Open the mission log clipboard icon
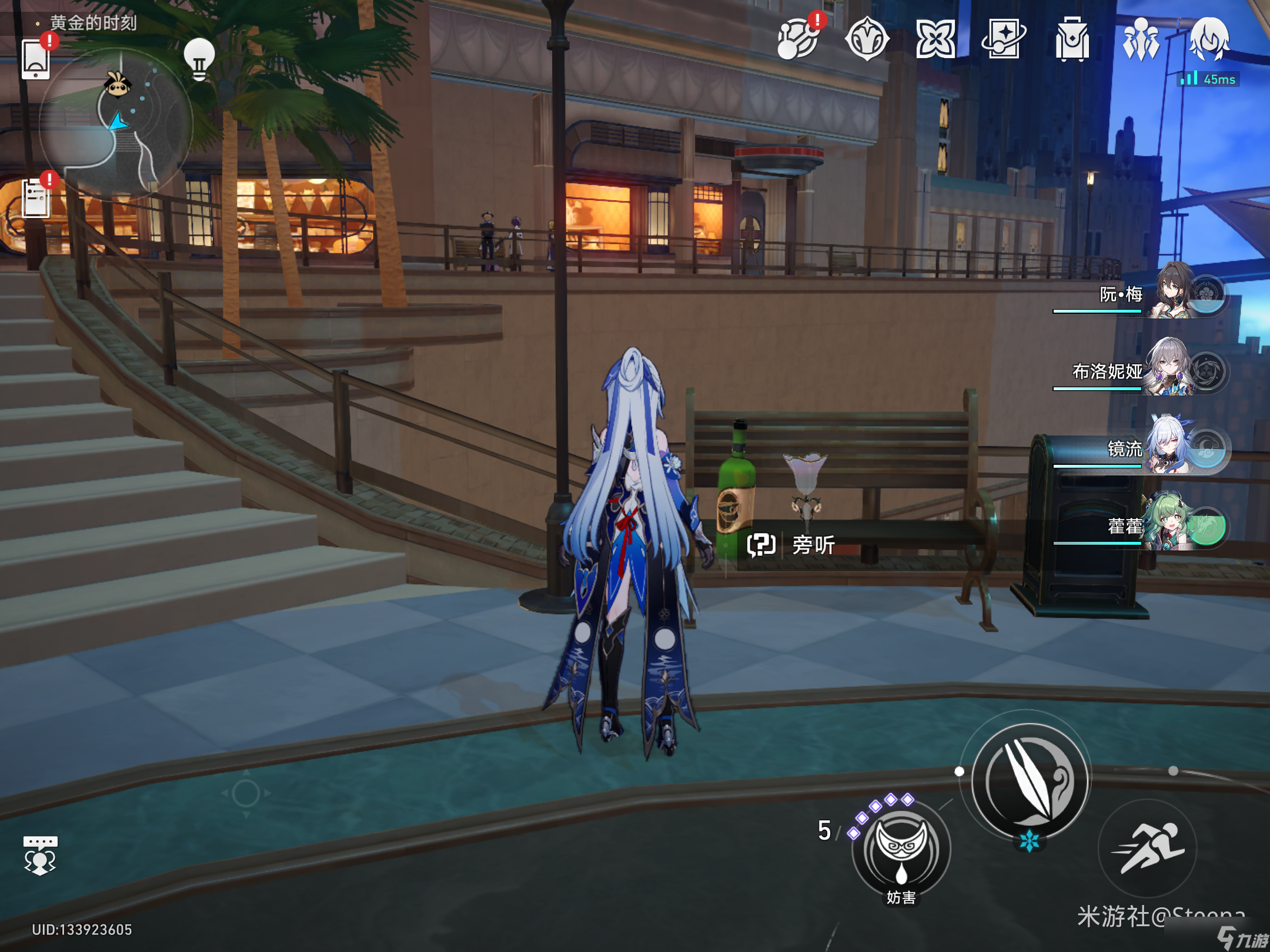The width and height of the screenshot is (1270, 952). [x=36, y=197]
